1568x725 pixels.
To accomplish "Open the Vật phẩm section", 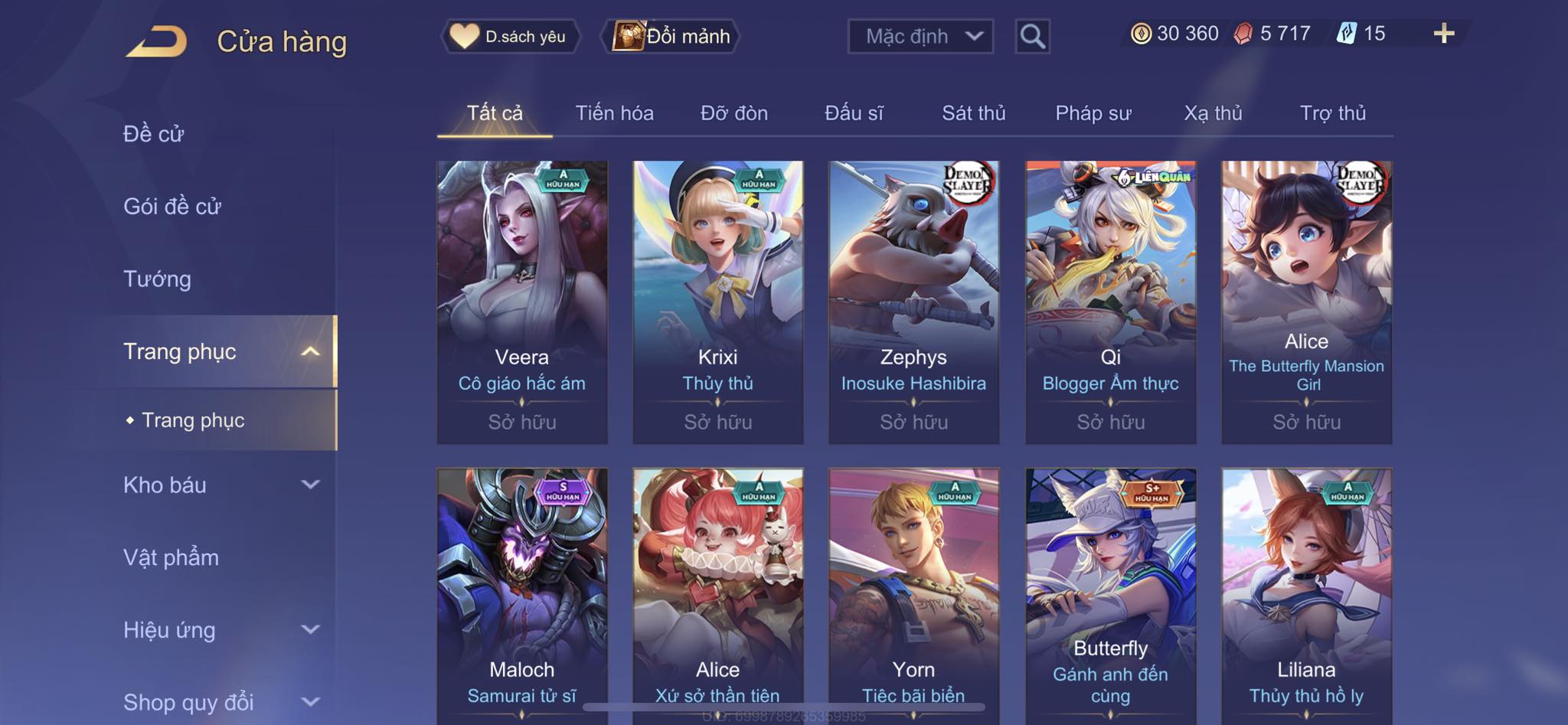I will (x=171, y=557).
